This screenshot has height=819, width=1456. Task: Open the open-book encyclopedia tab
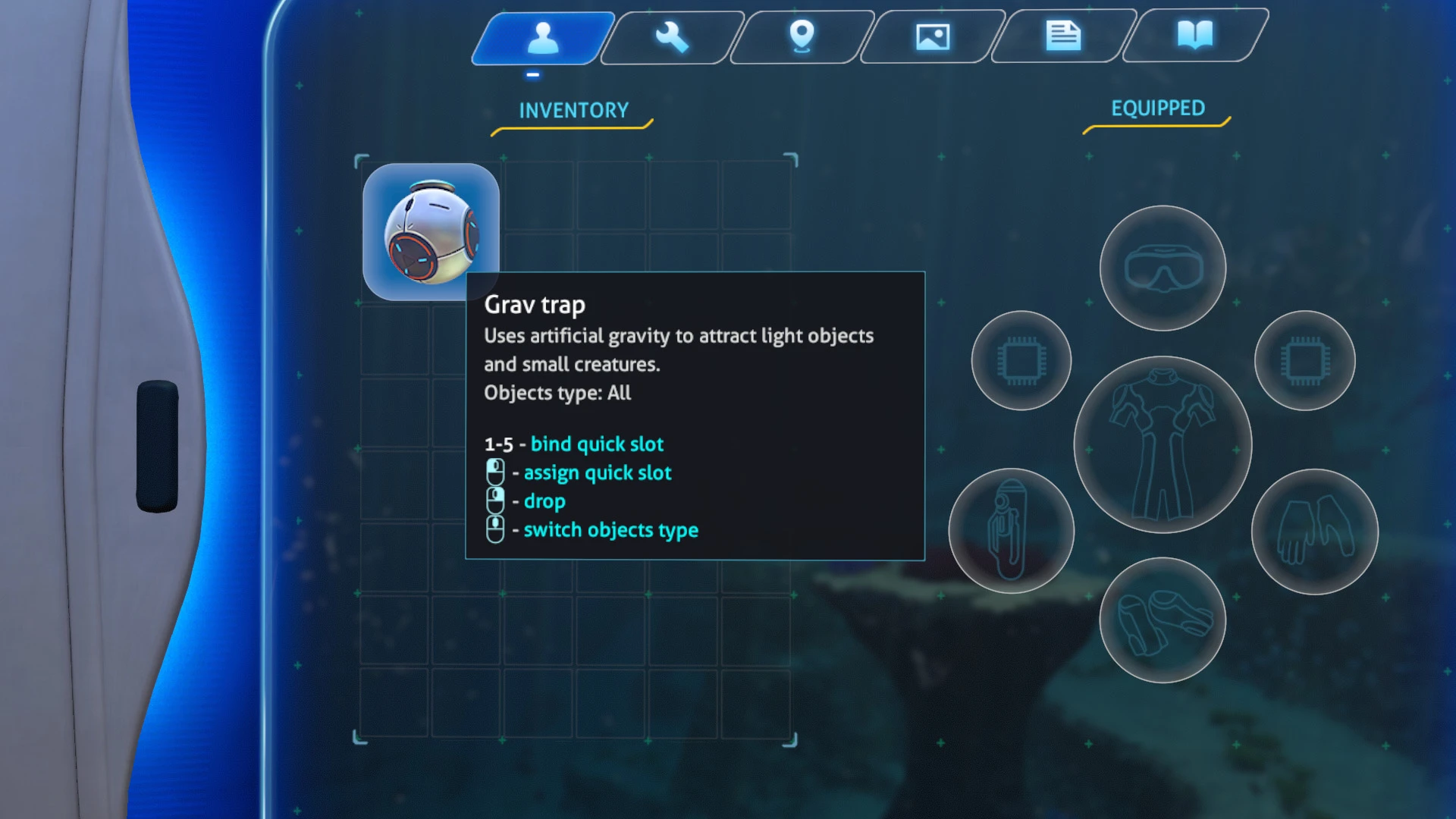click(1194, 35)
